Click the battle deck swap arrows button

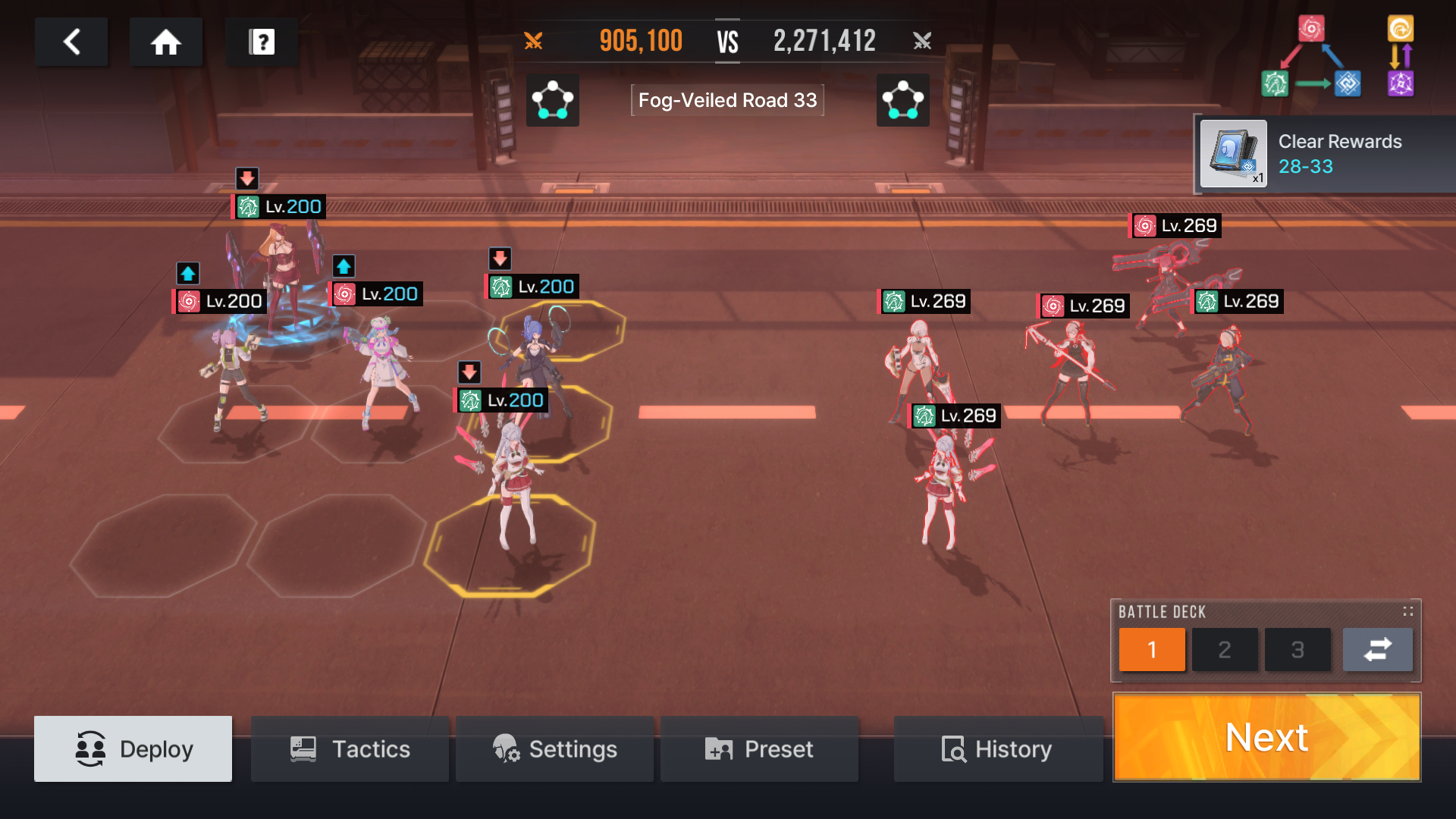(1377, 650)
